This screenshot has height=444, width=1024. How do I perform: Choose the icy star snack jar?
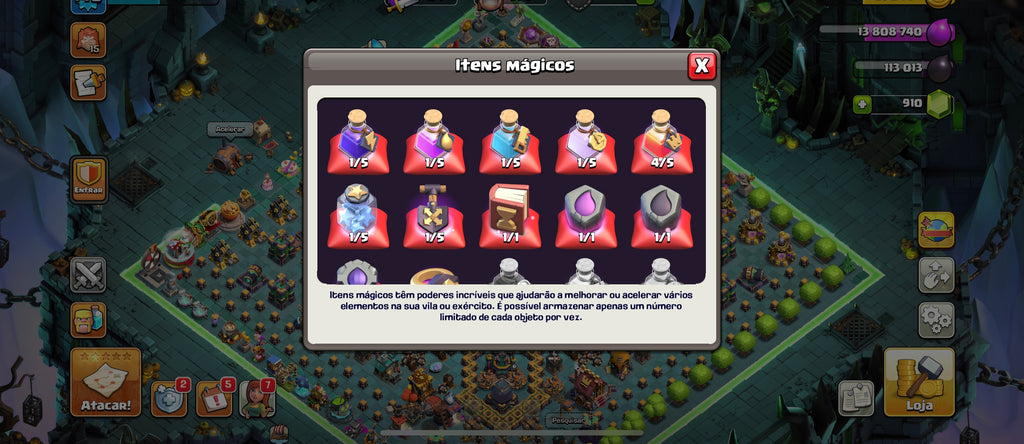pos(358,214)
